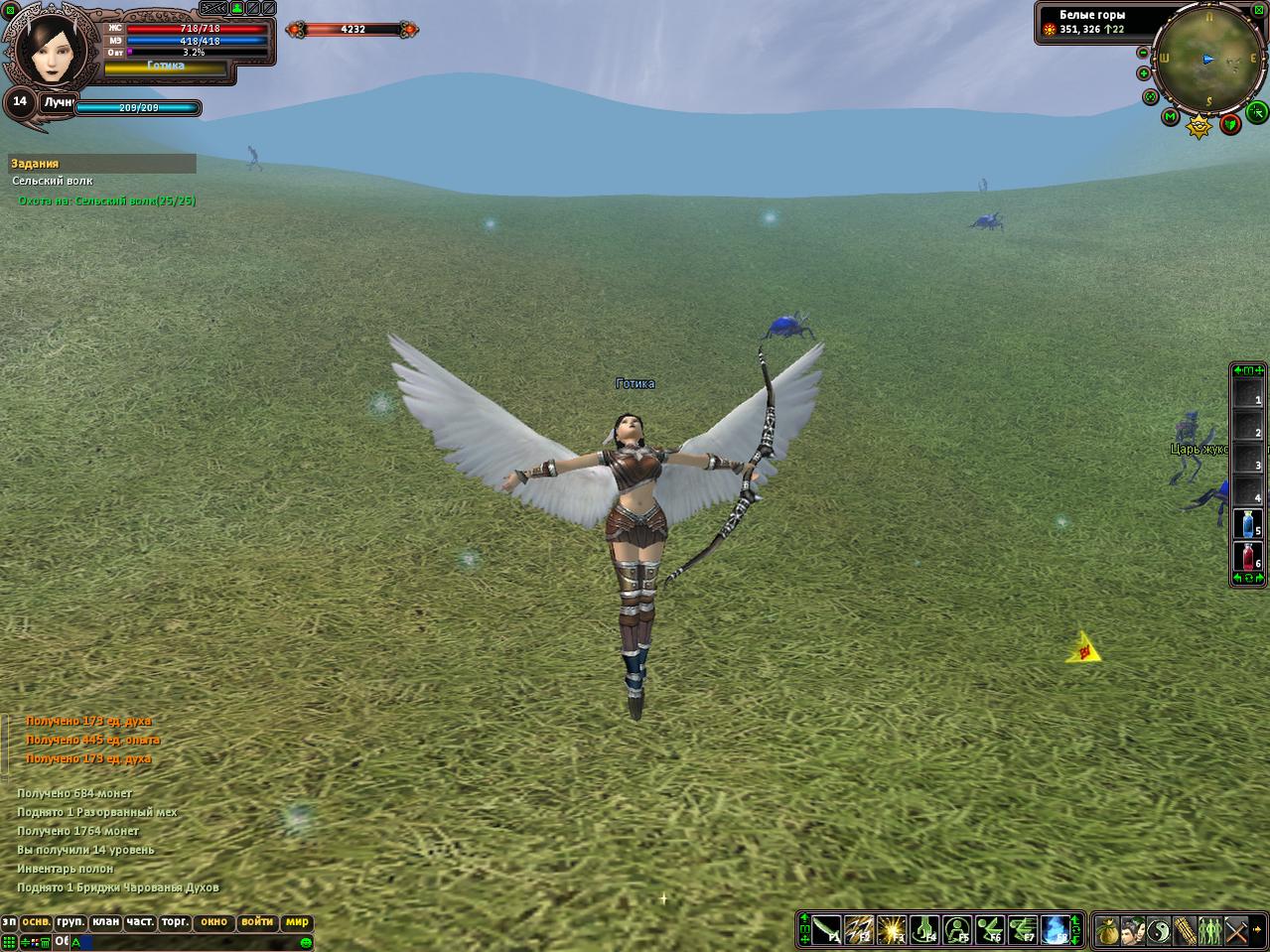Switch to the "груп." chat tab
The width and height of the screenshot is (1270, 952).
pyautogui.click(x=71, y=922)
